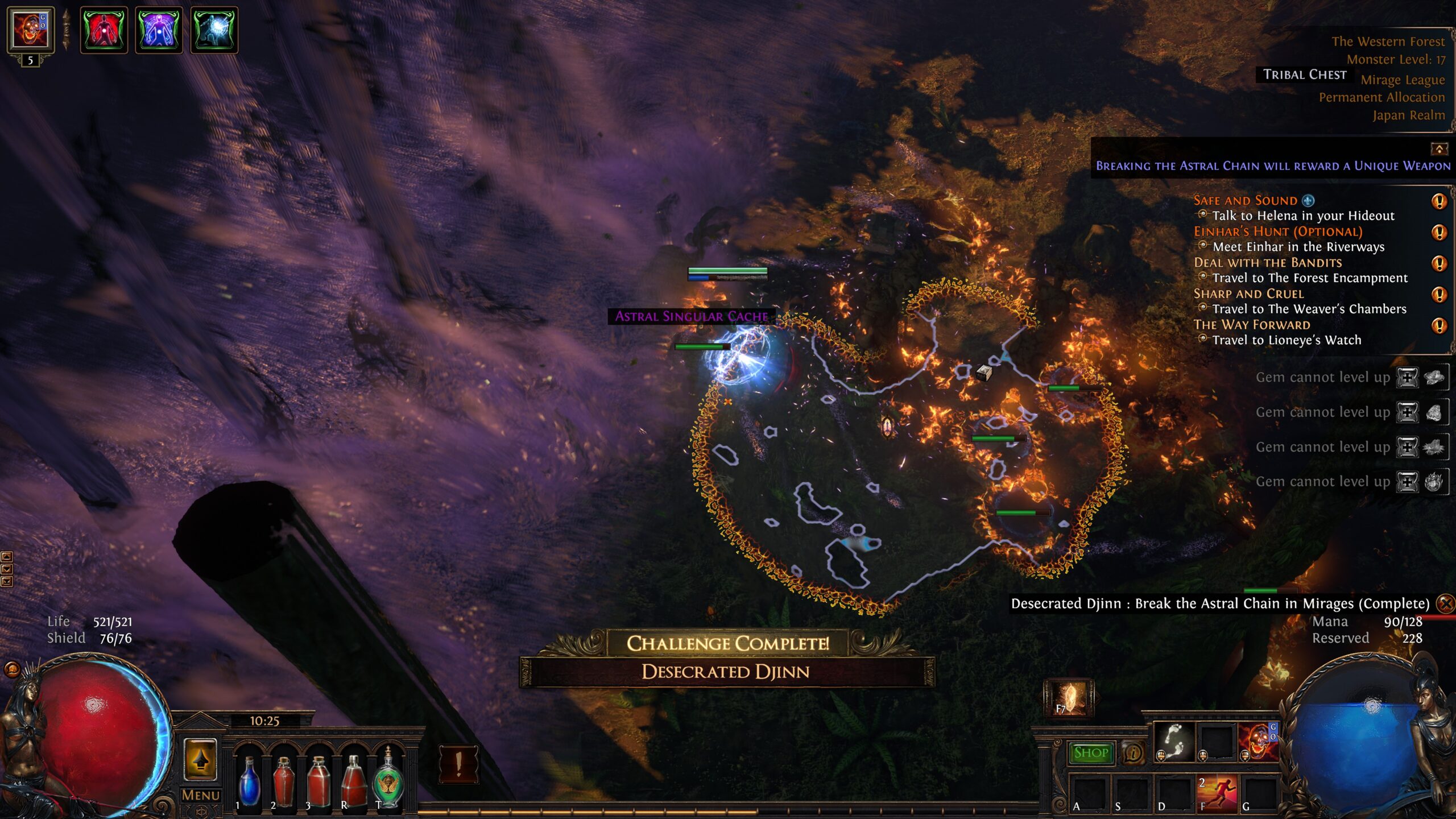Use the blue mana flask

pos(249,781)
